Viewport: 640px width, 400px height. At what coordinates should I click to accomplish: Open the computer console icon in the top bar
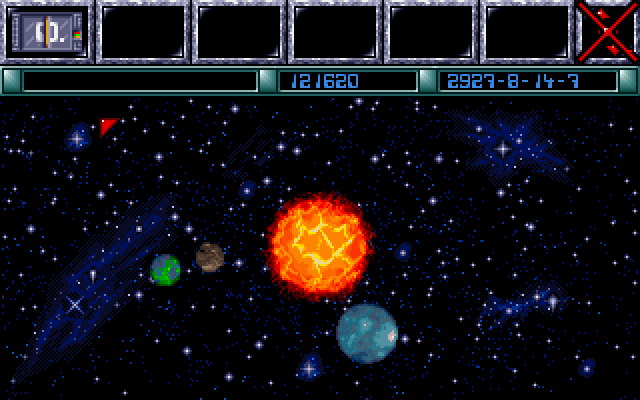tap(48, 32)
